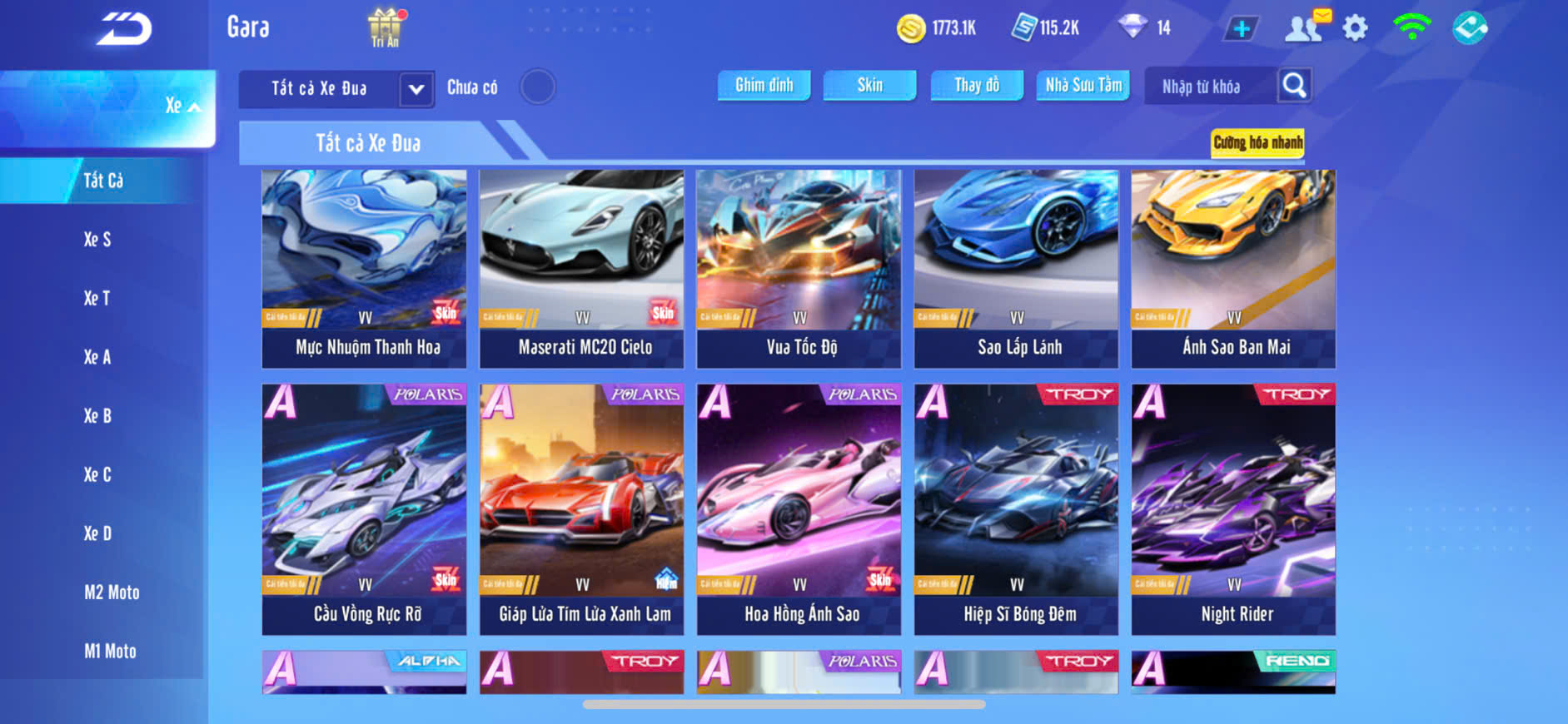The height and width of the screenshot is (724, 1568).
Task: Show the M2 Moto category
Action: click(x=112, y=593)
